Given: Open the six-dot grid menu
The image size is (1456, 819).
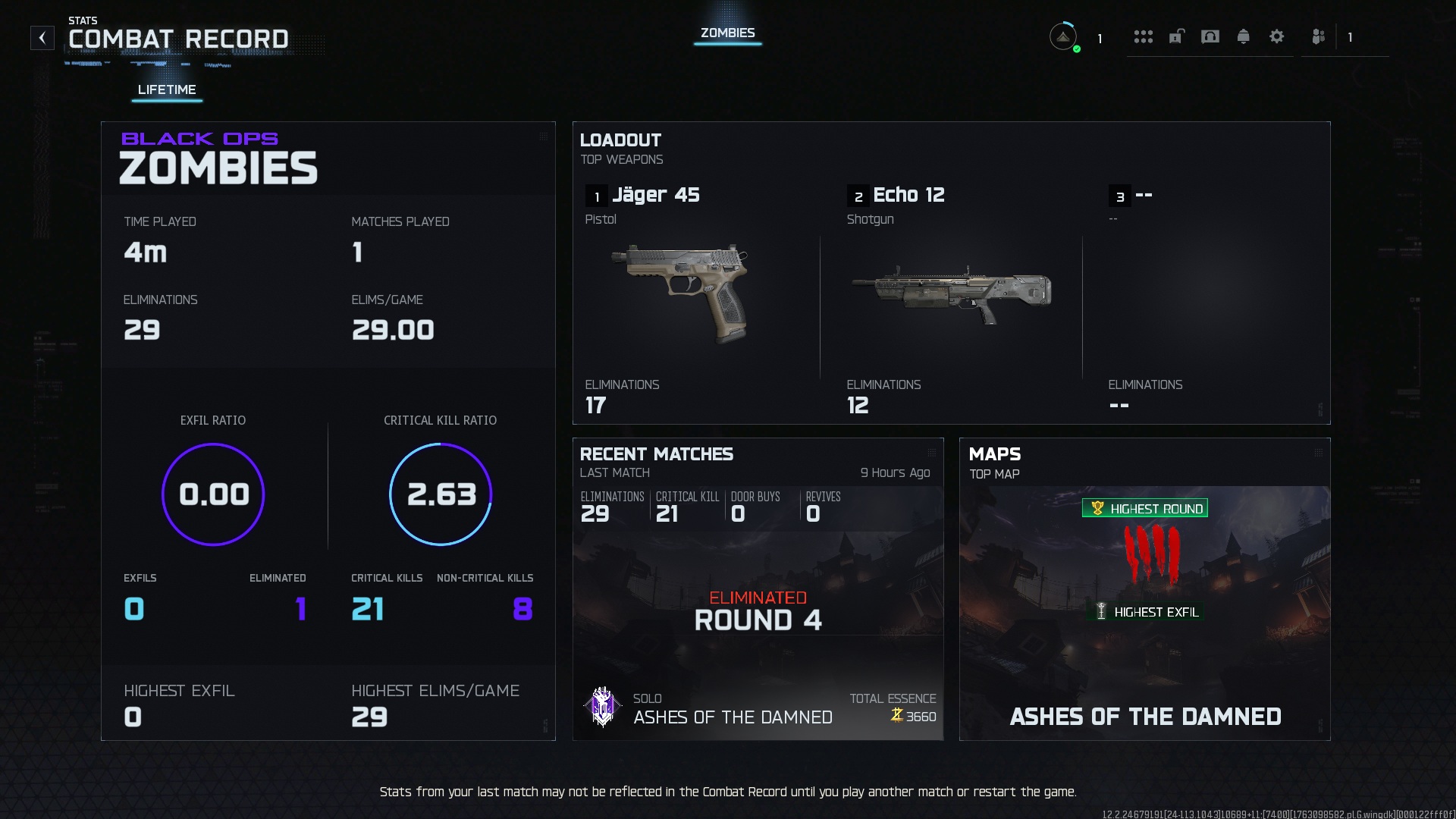Looking at the screenshot, I should 1143,36.
